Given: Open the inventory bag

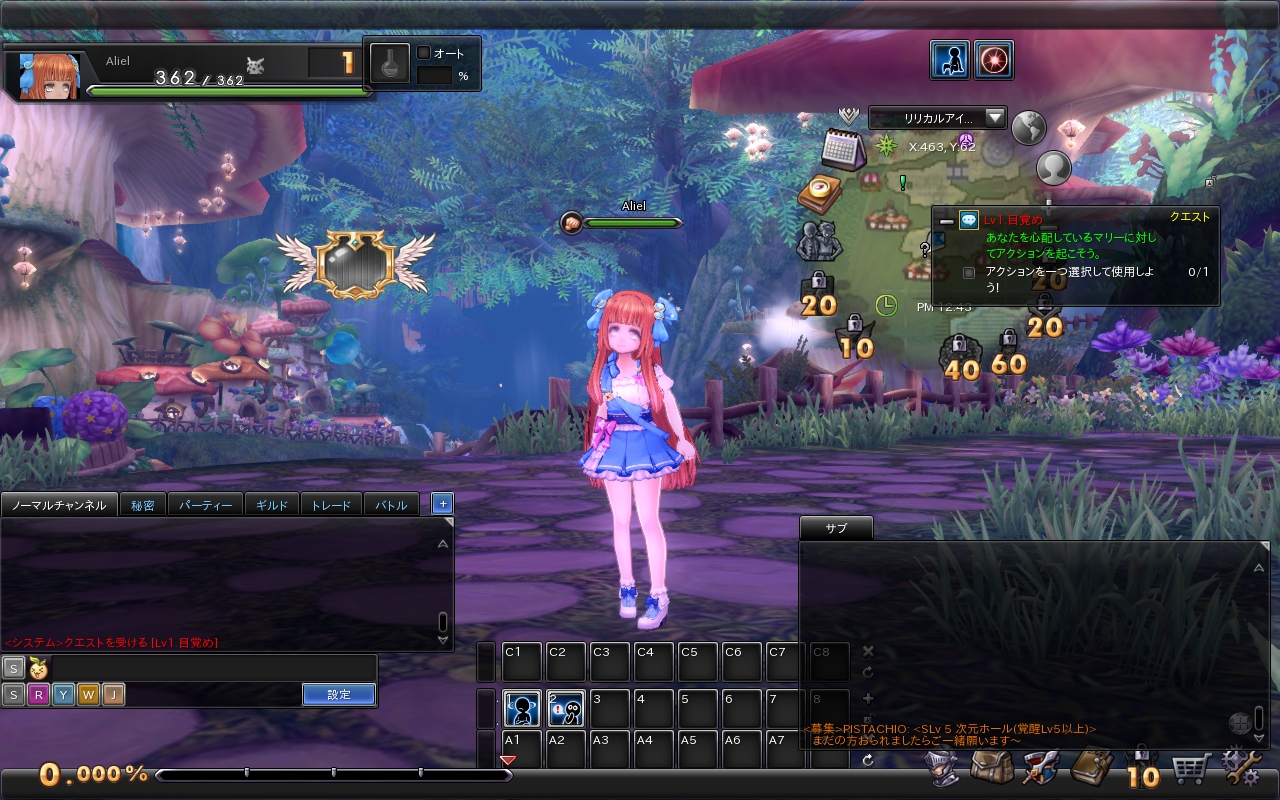Looking at the screenshot, I should pos(990,769).
